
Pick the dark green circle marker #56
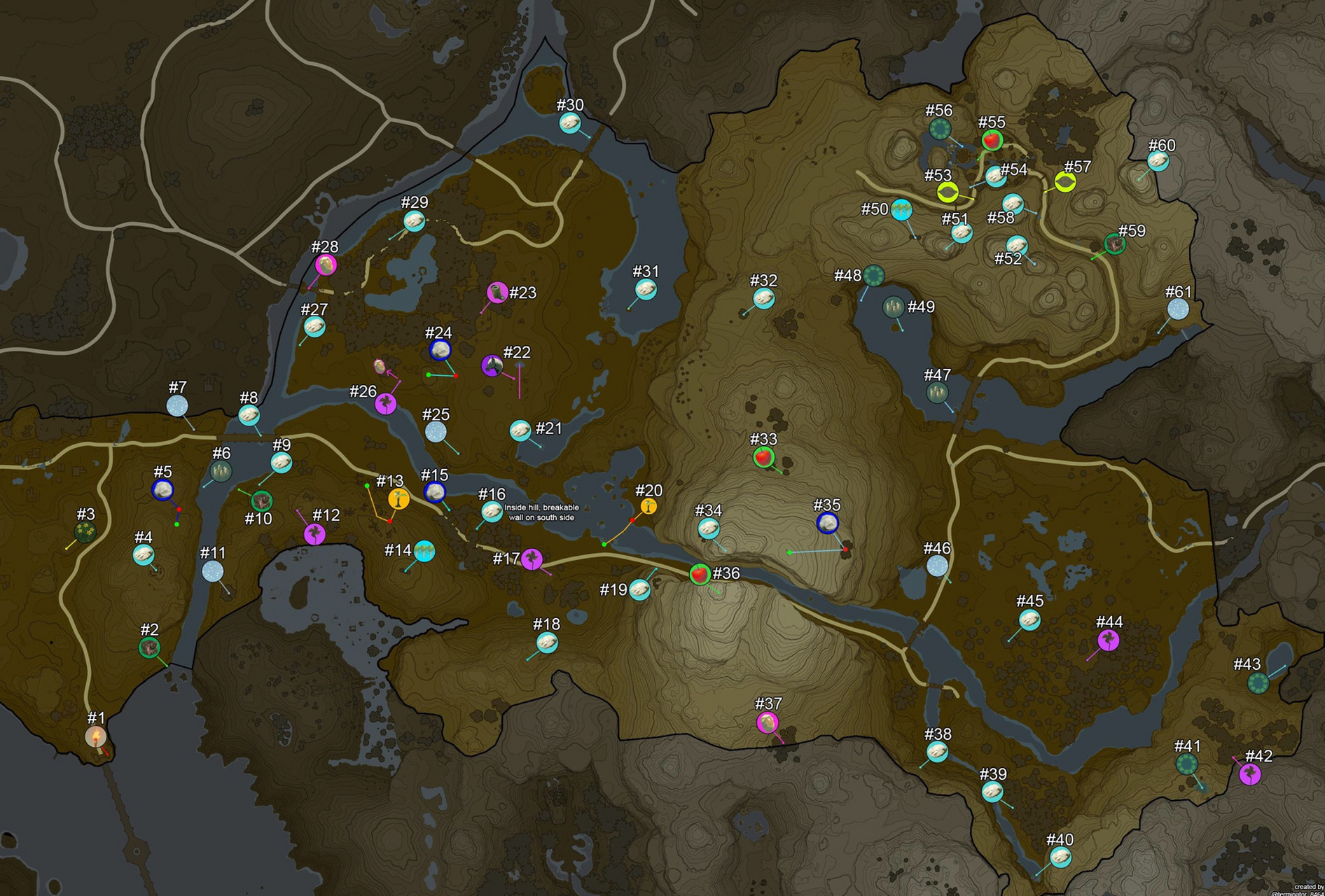coord(940,128)
